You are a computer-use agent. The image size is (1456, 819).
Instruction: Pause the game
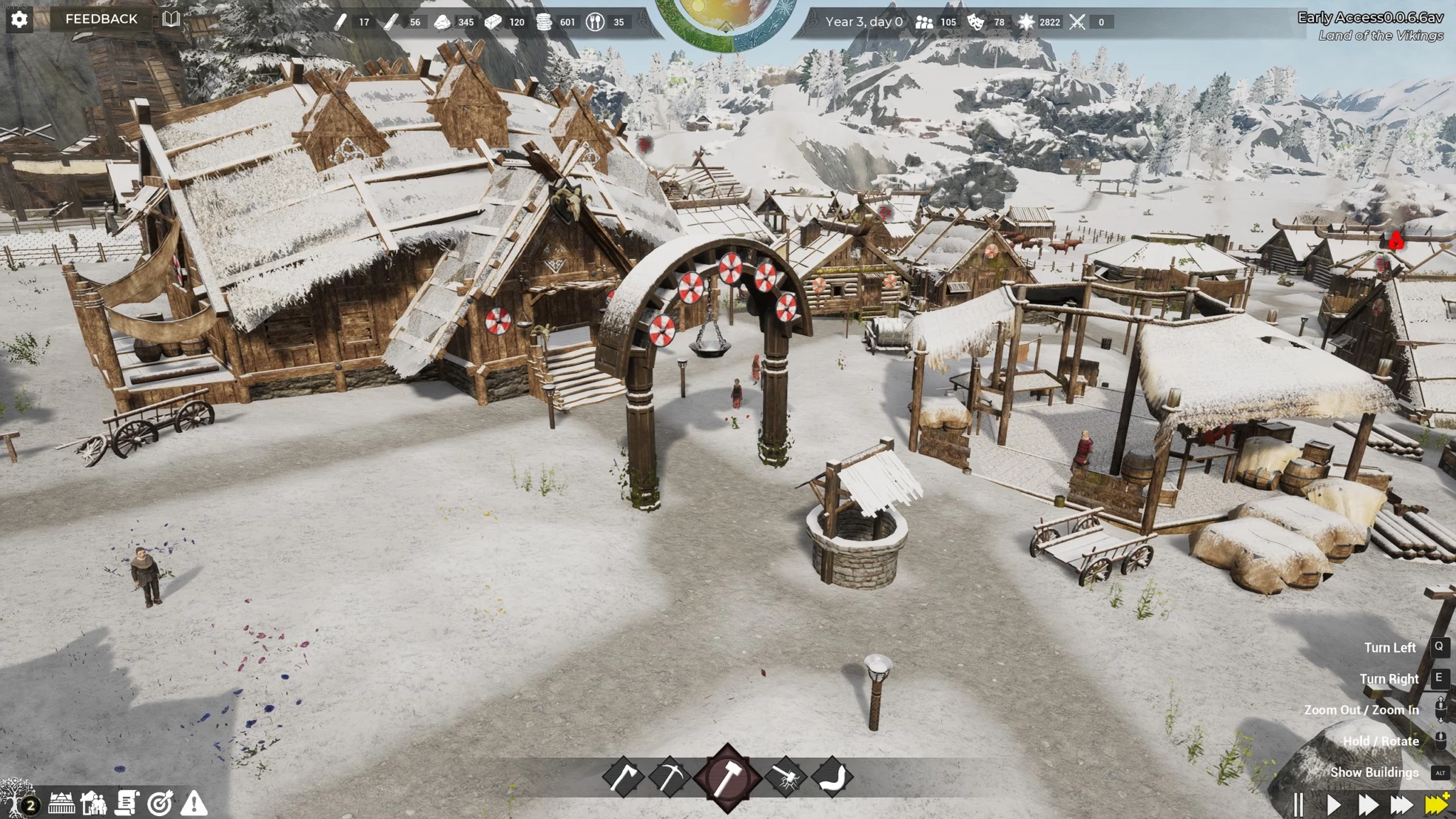click(1298, 805)
